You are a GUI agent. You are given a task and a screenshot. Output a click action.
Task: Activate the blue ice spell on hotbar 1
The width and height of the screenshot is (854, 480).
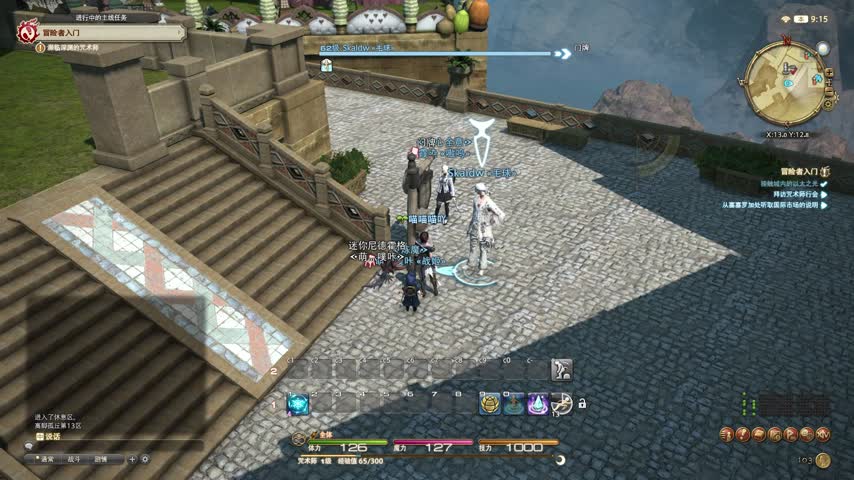[x=298, y=404]
